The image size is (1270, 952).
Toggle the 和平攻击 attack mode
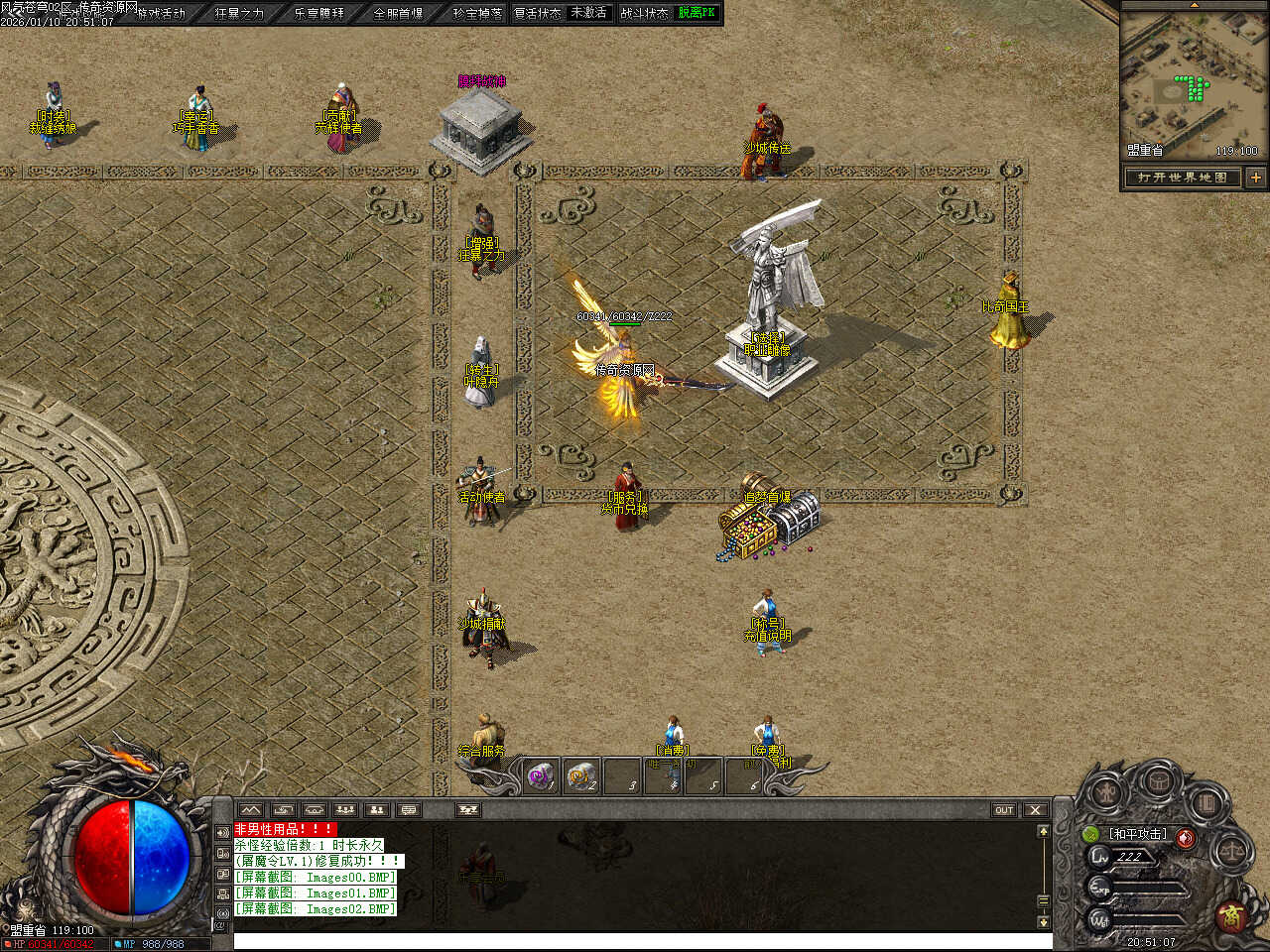coord(1137,834)
